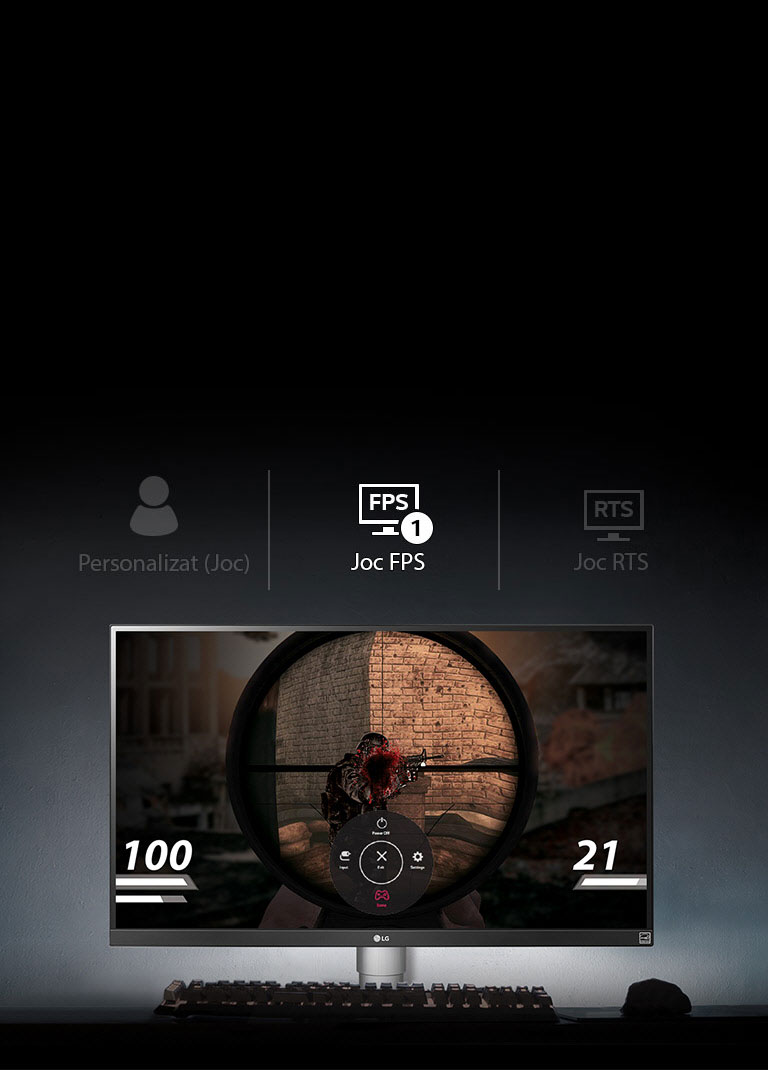Viewport: 768px width, 1070px height.
Task: Select the red Game controller icon
Action: pyautogui.click(x=381, y=896)
